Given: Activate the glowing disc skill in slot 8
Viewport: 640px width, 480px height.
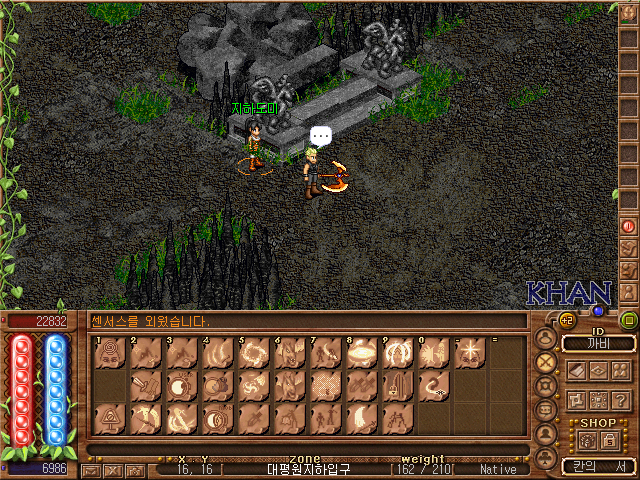Looking at the screenshot, I should [362, 352].
